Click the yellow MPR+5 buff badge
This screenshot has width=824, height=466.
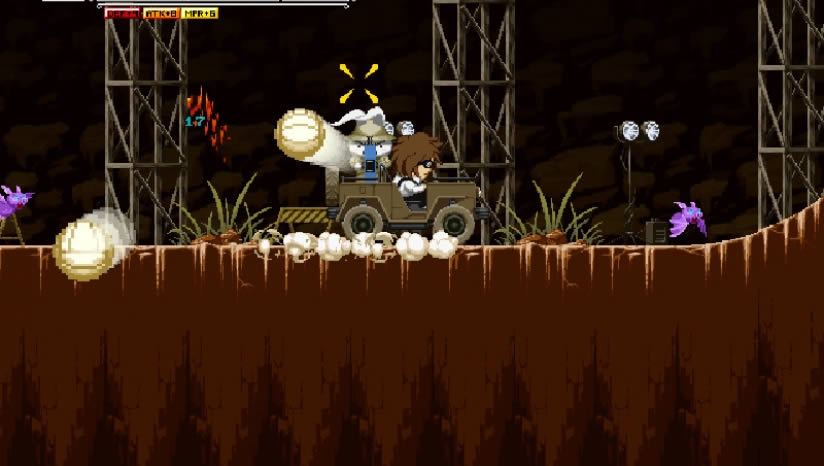pos(200,13)
